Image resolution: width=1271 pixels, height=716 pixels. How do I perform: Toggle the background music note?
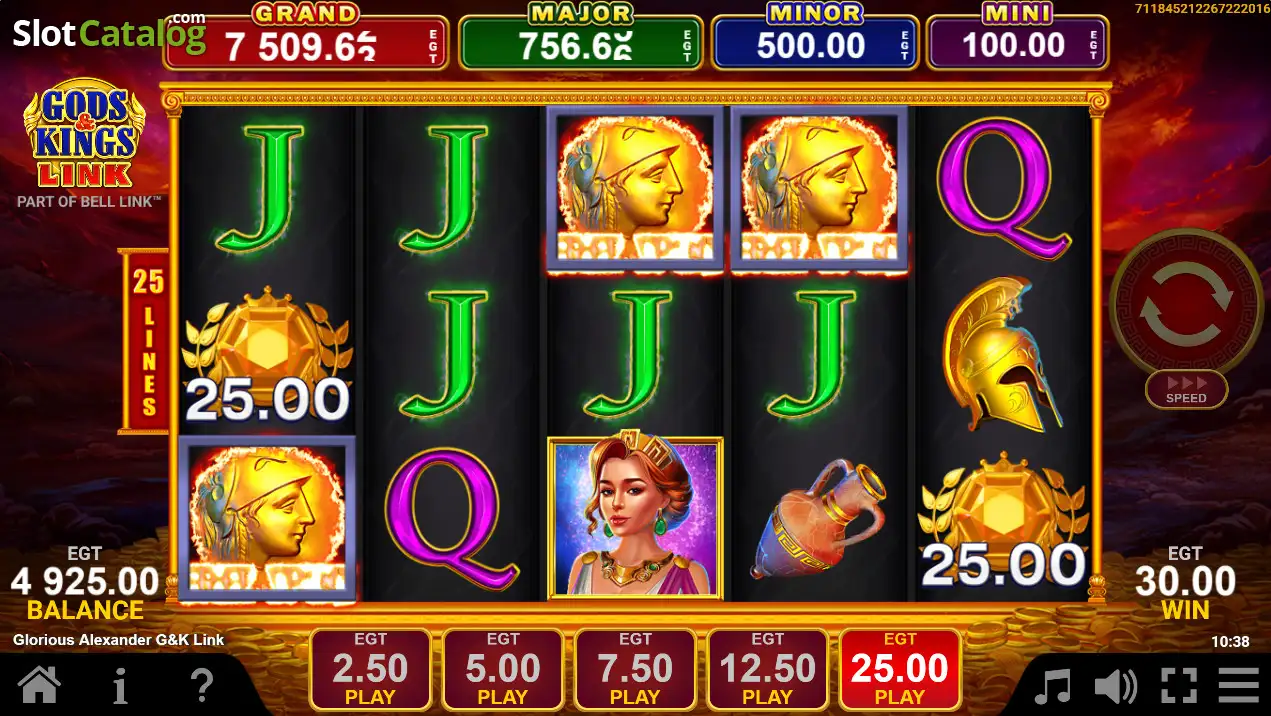point(1052,687)
